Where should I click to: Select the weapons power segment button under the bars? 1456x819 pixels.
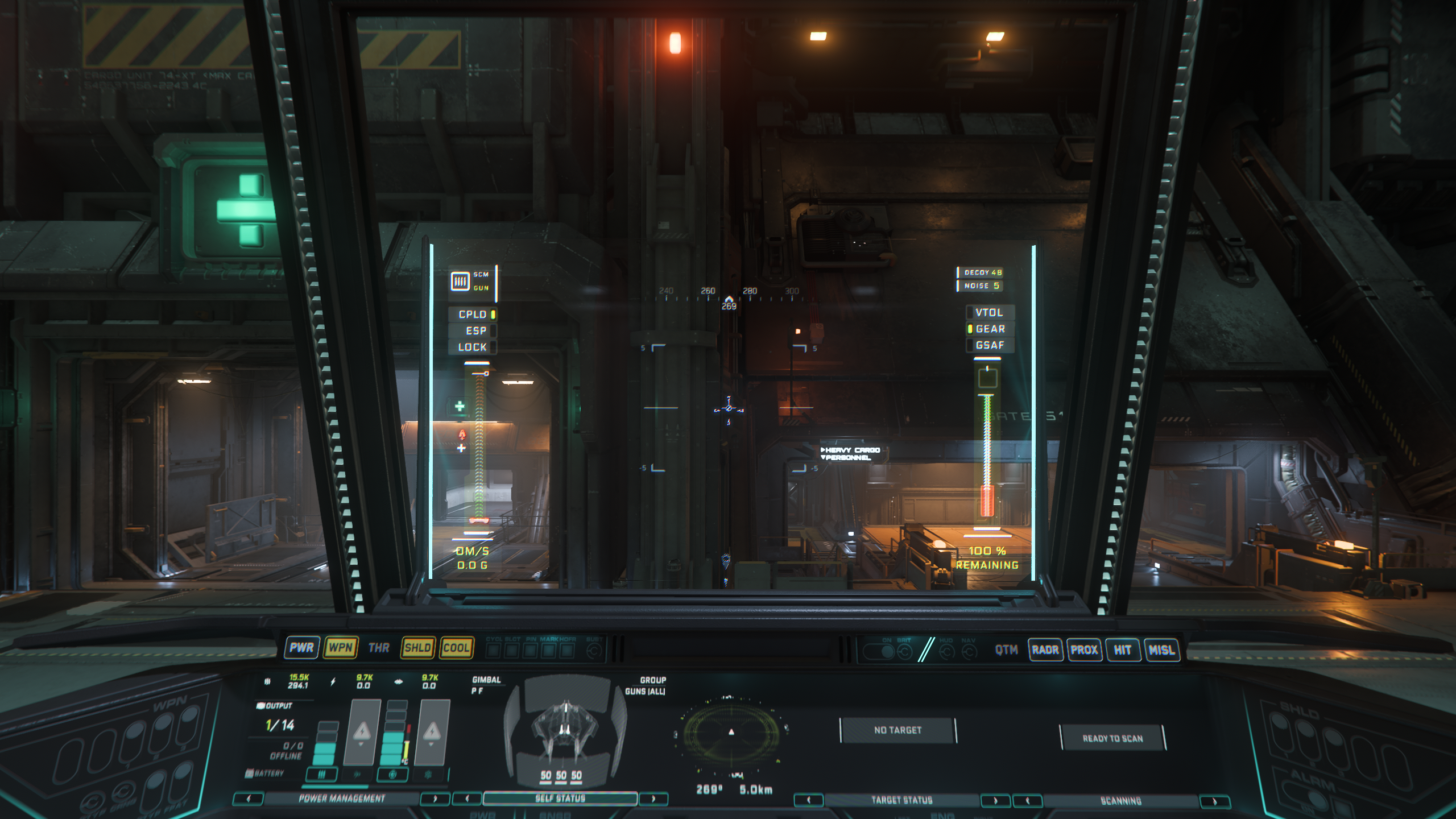point(322,774)
